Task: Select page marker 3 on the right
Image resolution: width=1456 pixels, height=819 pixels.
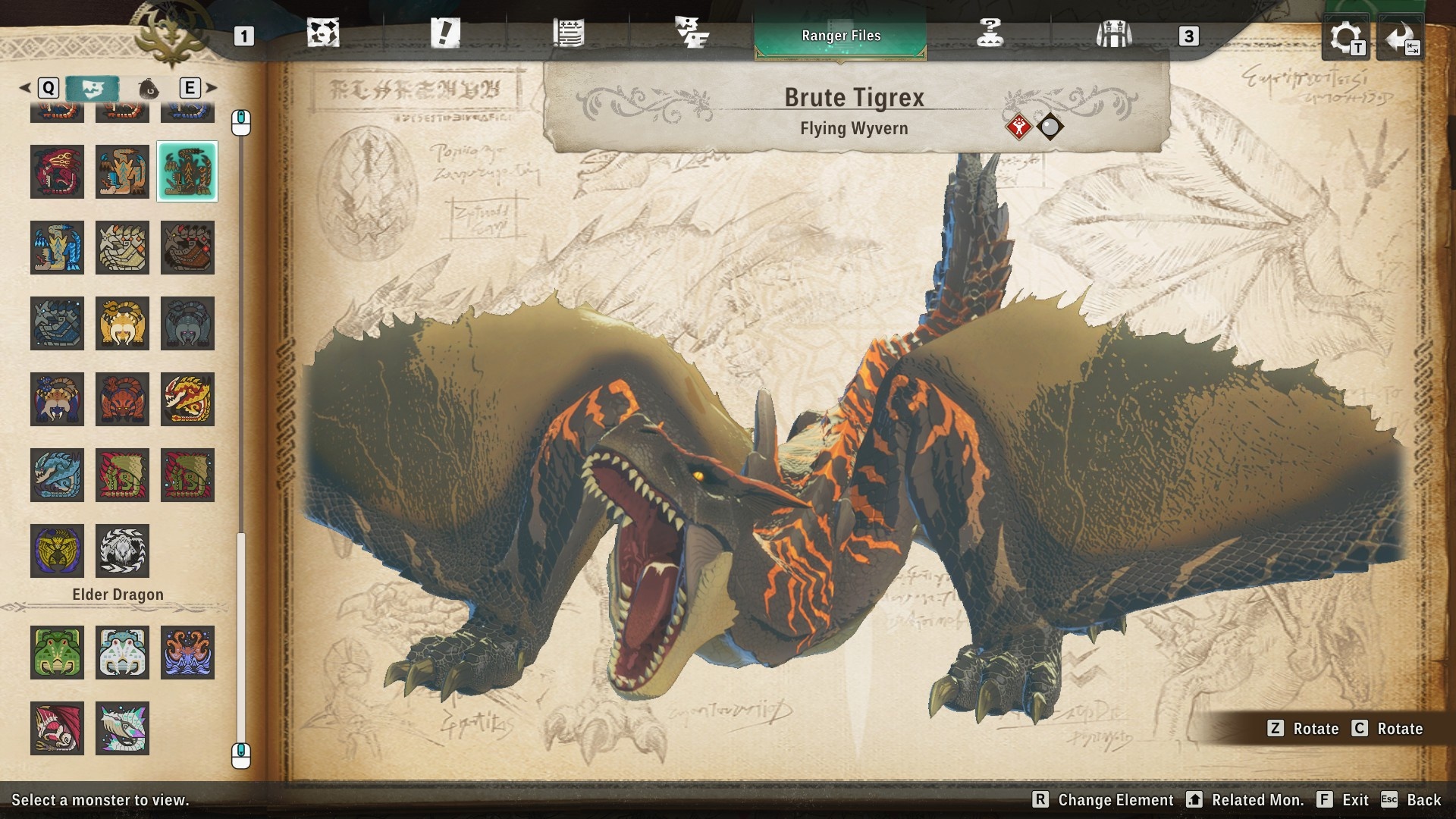Action: point(1191,34)
